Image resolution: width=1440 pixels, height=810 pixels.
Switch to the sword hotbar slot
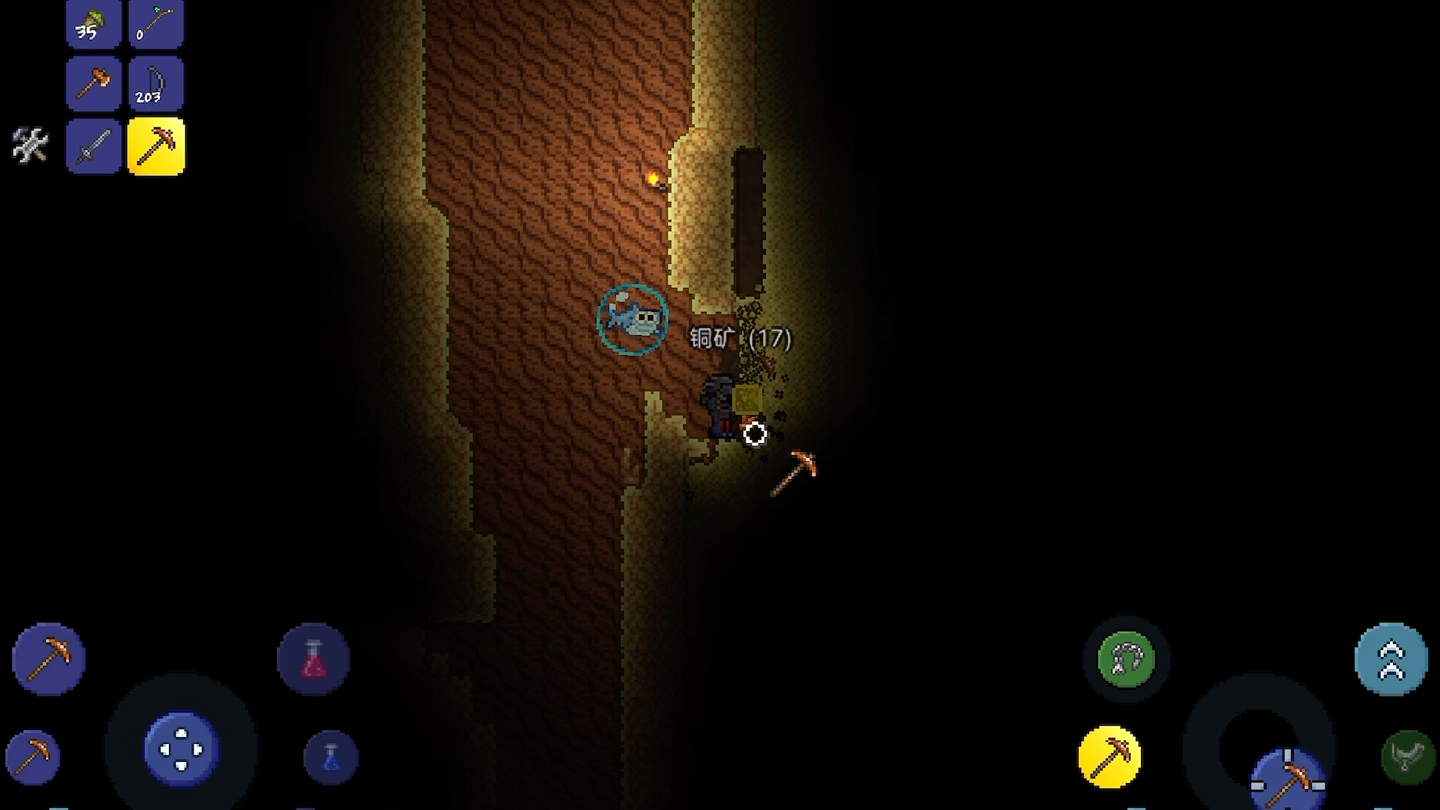click(94, 146)
